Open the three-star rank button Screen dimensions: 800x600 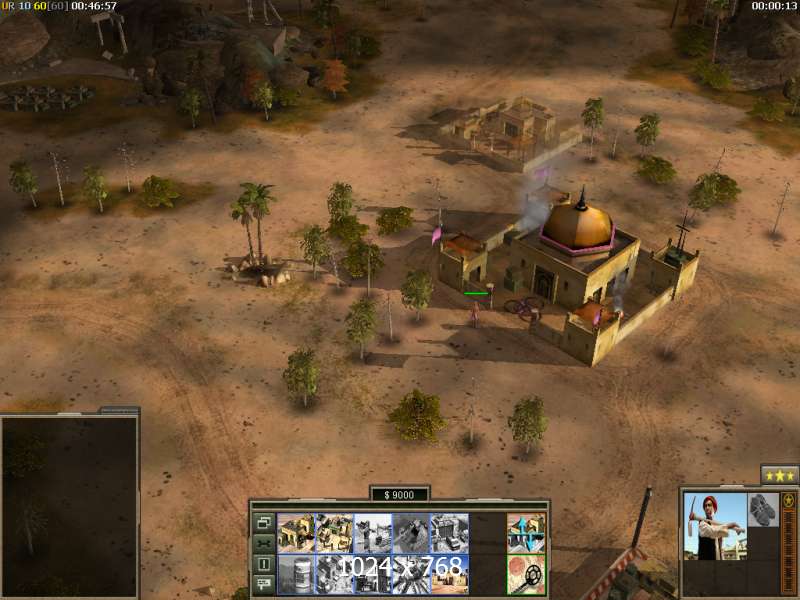pyautogui.click(x=779, y=474)
